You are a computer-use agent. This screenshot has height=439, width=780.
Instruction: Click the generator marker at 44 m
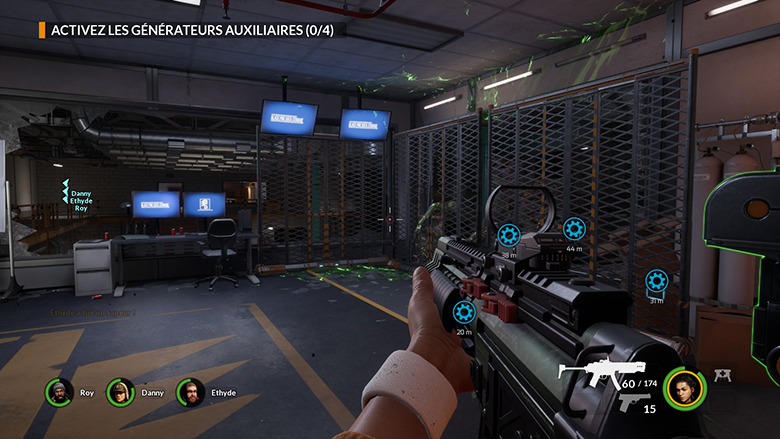(573, 229)
